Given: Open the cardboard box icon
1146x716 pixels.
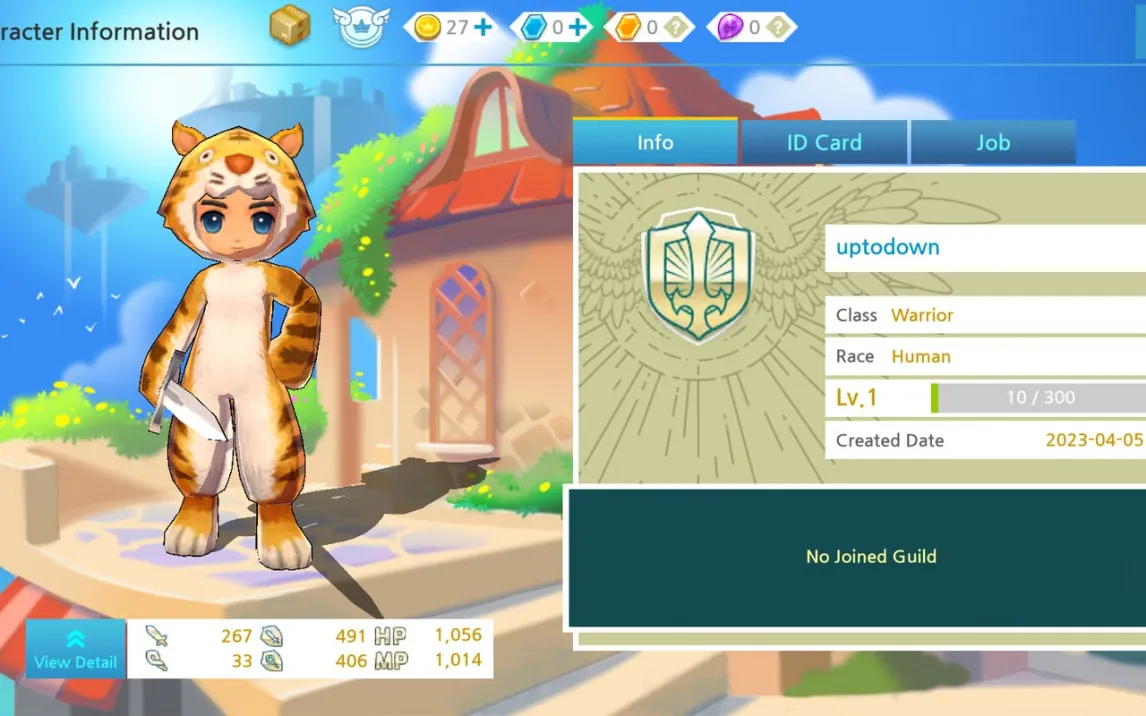Looking at the screenshot, I should (x=290, y=27).
